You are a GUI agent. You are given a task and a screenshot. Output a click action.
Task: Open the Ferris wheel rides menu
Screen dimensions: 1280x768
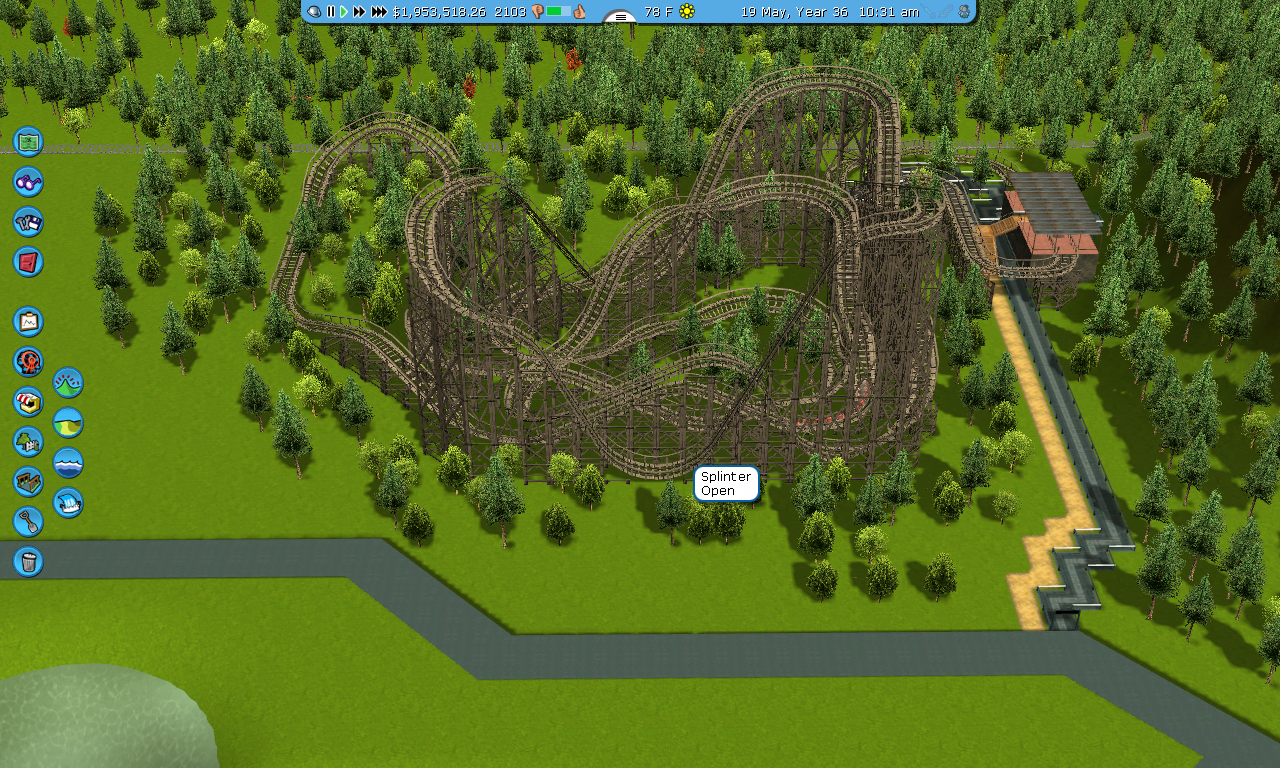pyautogui.click(x=28, y=361)
